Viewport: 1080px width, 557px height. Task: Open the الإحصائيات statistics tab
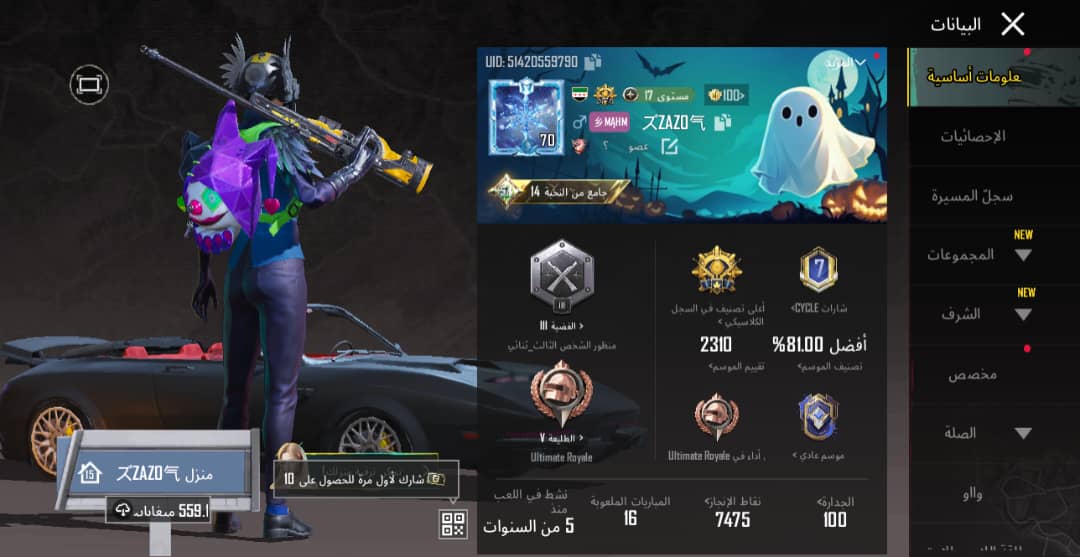[972, 136]
